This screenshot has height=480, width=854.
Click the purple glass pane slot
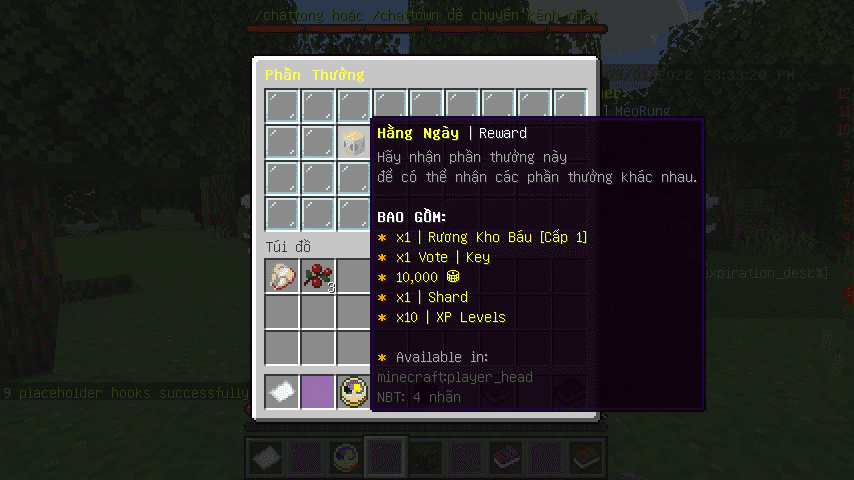click(x=319, y=392)
